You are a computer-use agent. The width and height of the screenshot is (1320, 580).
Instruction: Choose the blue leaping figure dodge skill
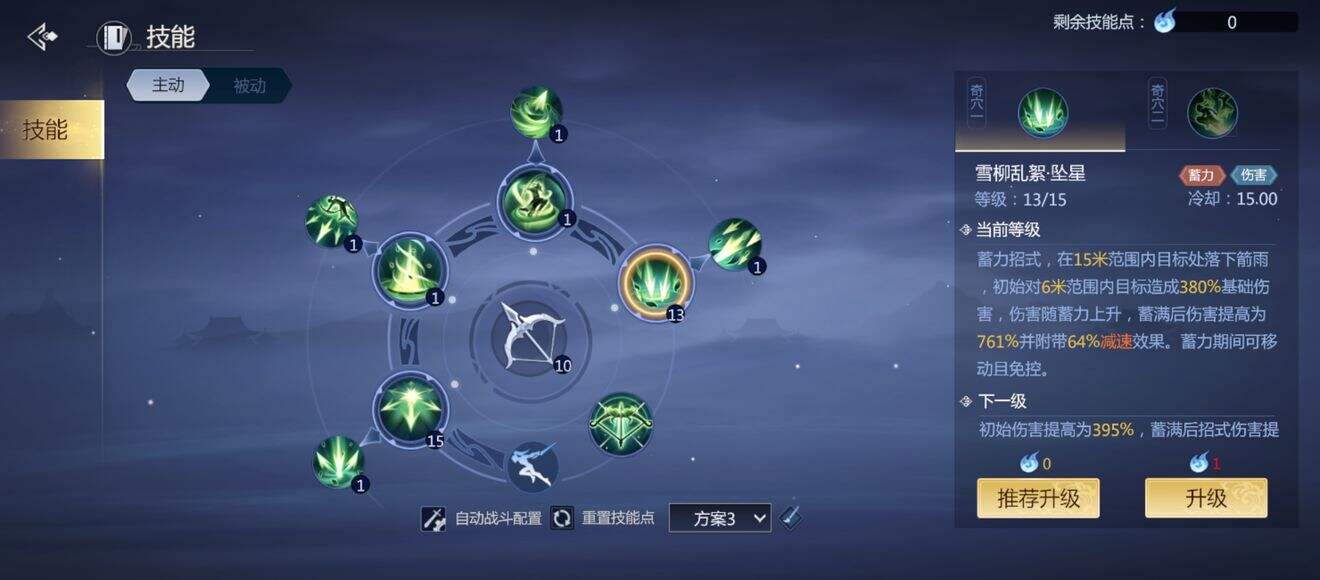click(x=533, y=465)
